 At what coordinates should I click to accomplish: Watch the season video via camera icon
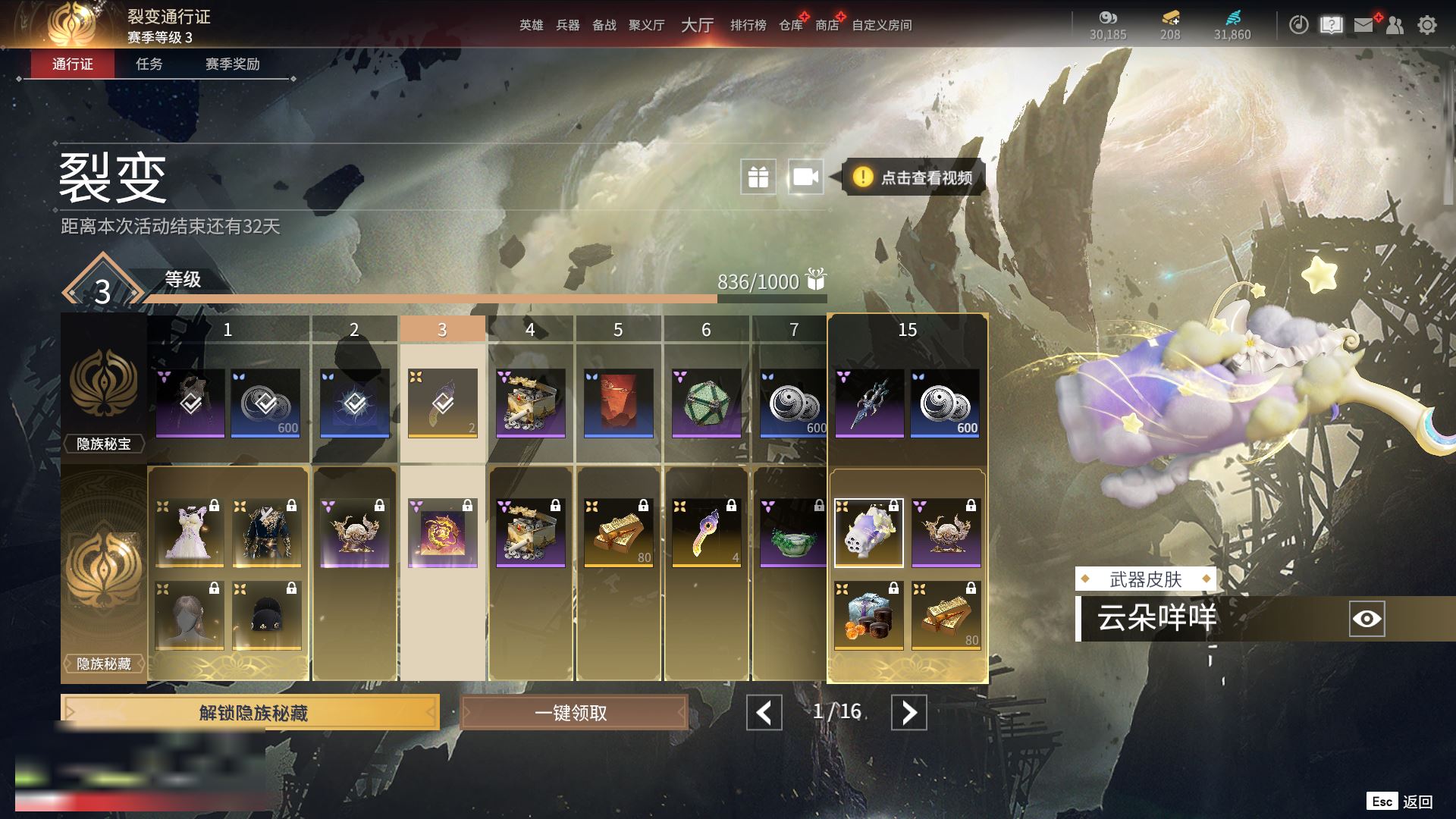[805, 177]
